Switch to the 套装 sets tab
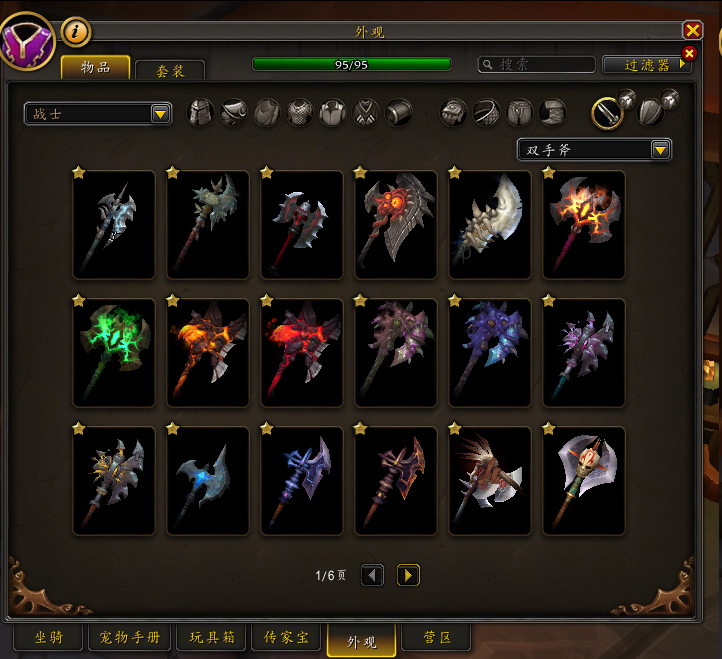This screenshot has width=722, height=659. coord(169,71)
